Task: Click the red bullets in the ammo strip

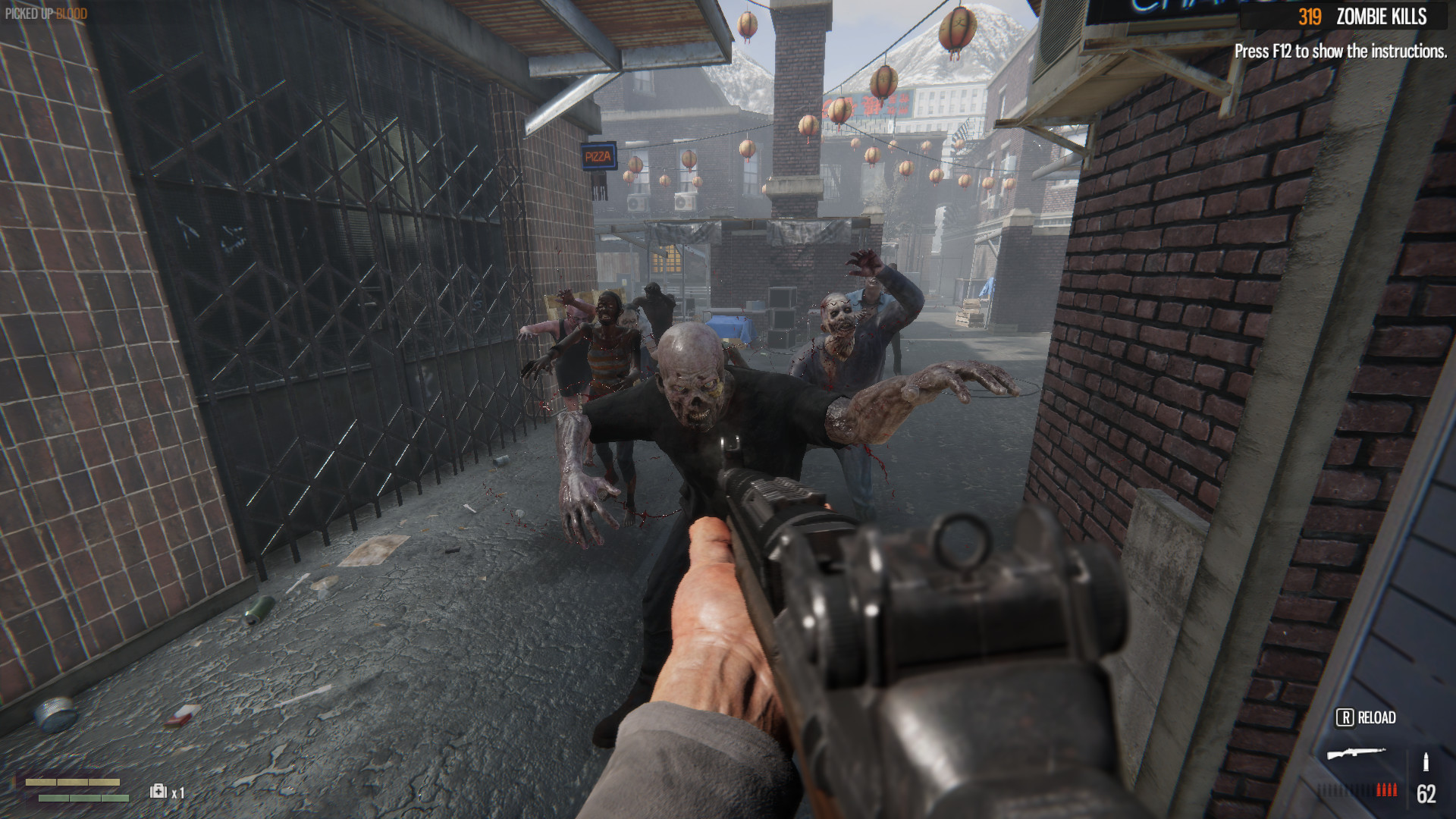Action: [1387, 789]
